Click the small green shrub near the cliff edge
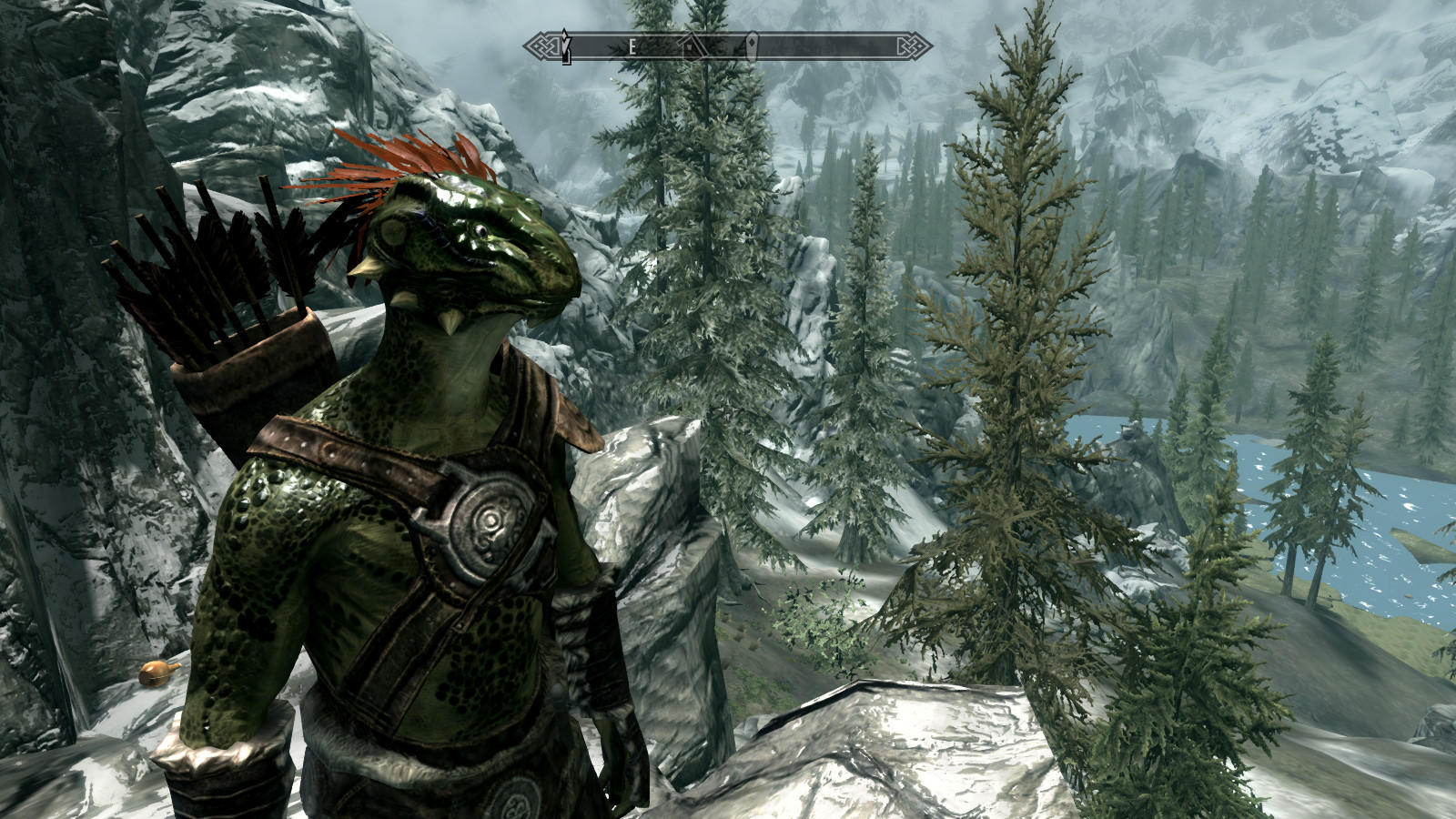 (x=819, y=628)
